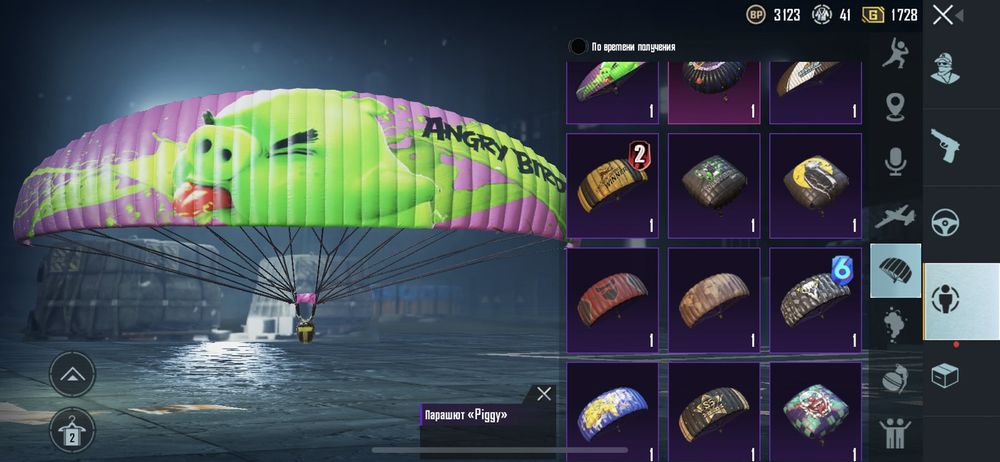Select the dark parachute with green graffiti
Screen dimensions: 1000x462
coord(714,186)
